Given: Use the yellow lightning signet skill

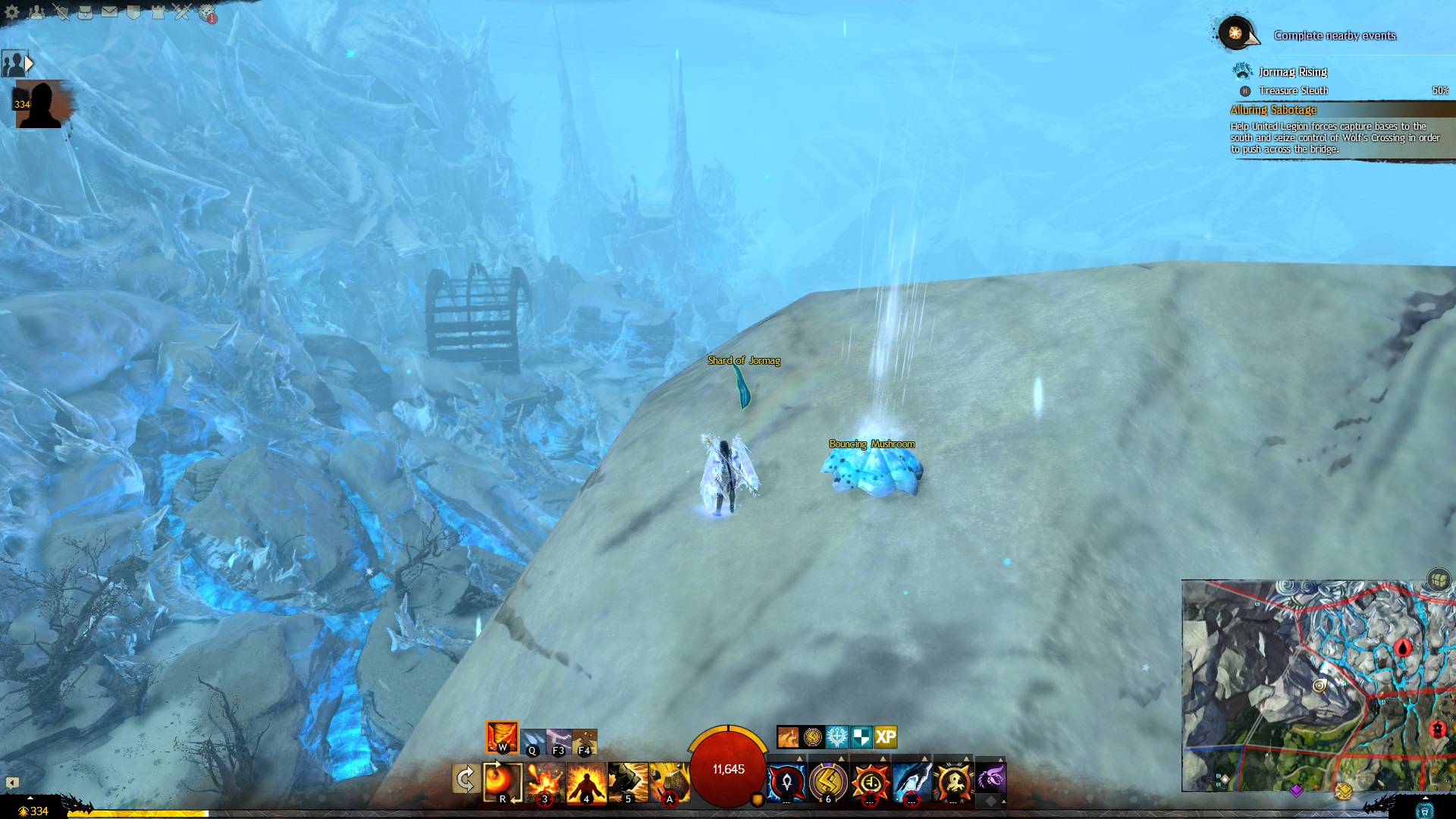Looking at the screenshot, I should [x=827, y=781].
